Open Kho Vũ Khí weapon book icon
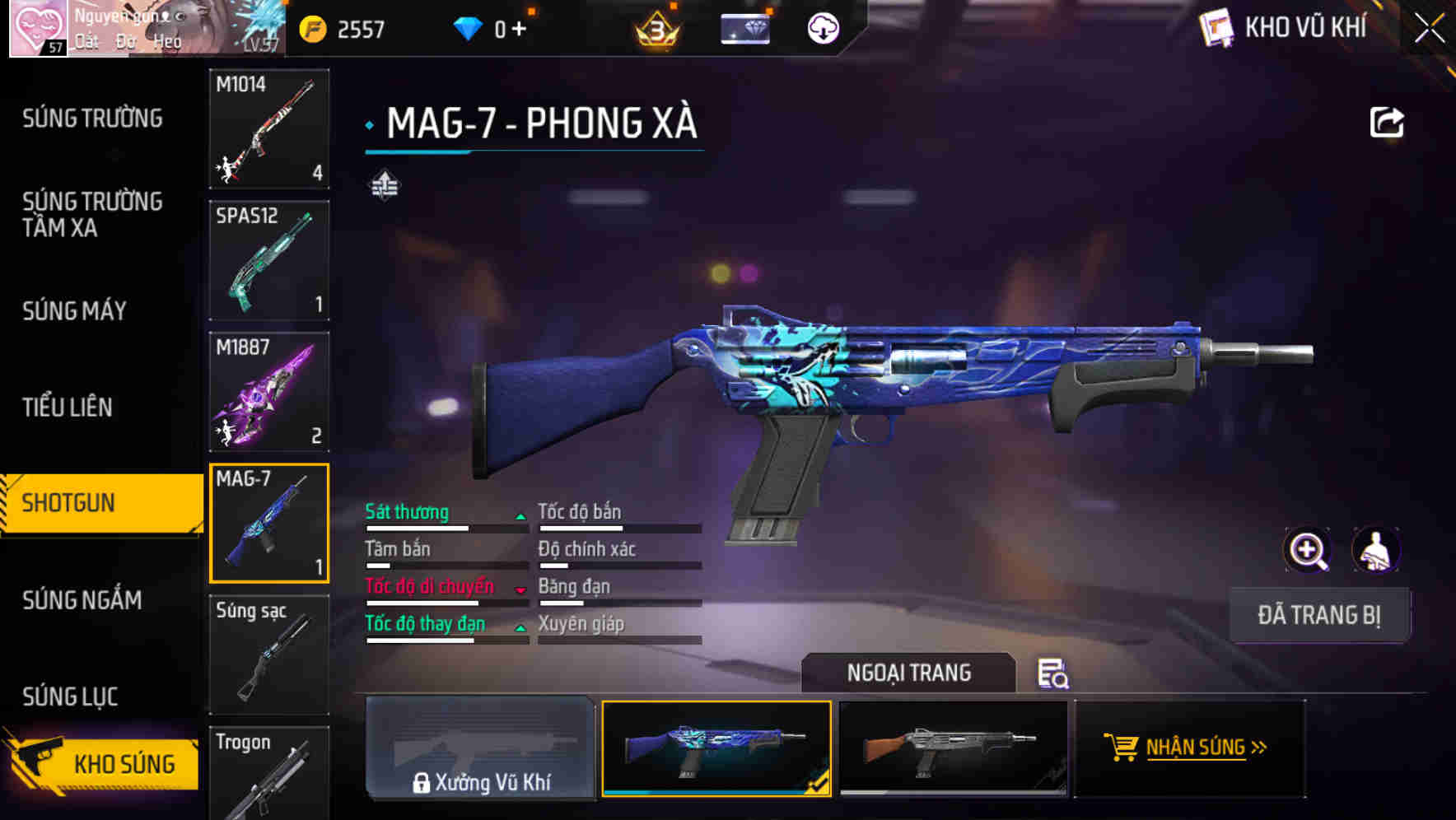Viewport: 1456px width, 820px height. point(1219,27)
